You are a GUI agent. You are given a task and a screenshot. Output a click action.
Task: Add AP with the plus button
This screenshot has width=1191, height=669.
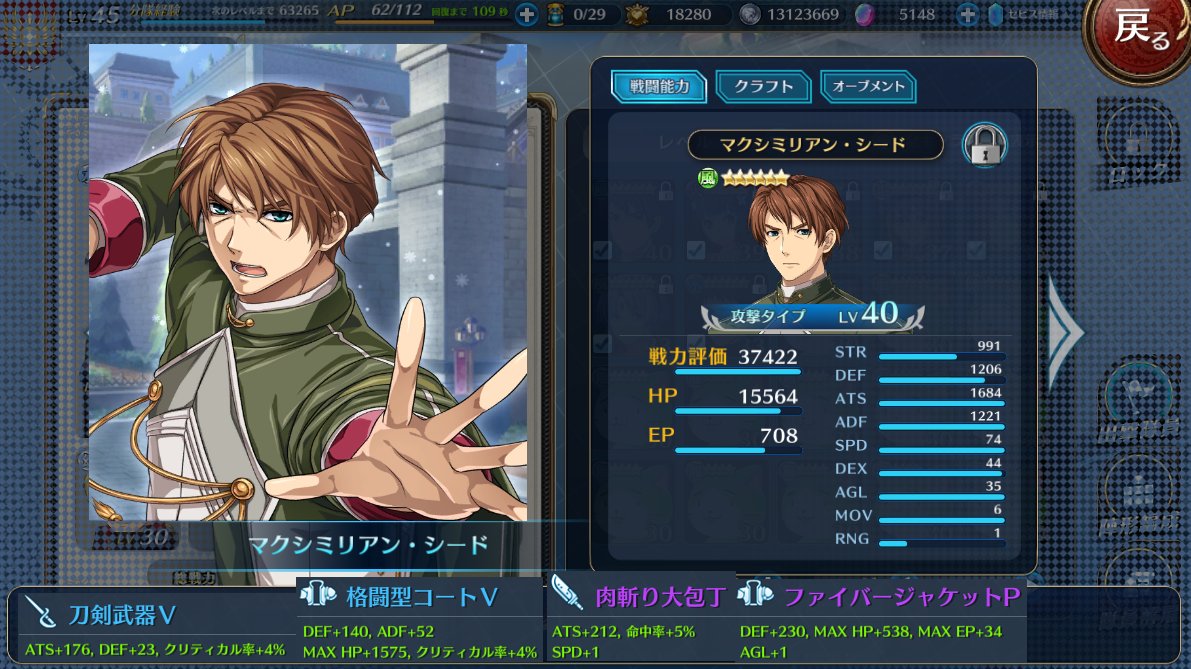pyautogui.click(x=528, y=15)
